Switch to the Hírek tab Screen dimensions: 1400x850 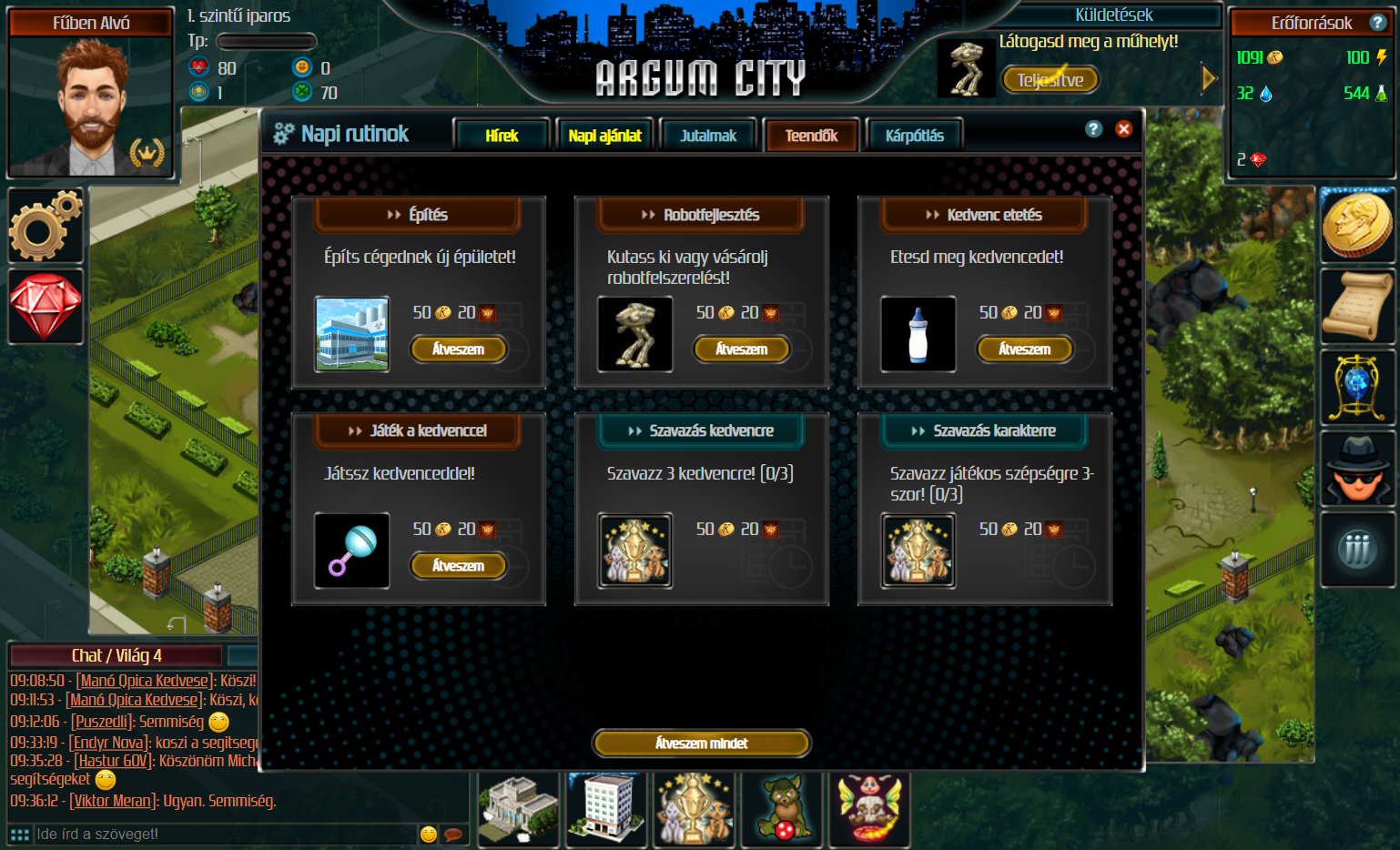[x=502, y=134]
